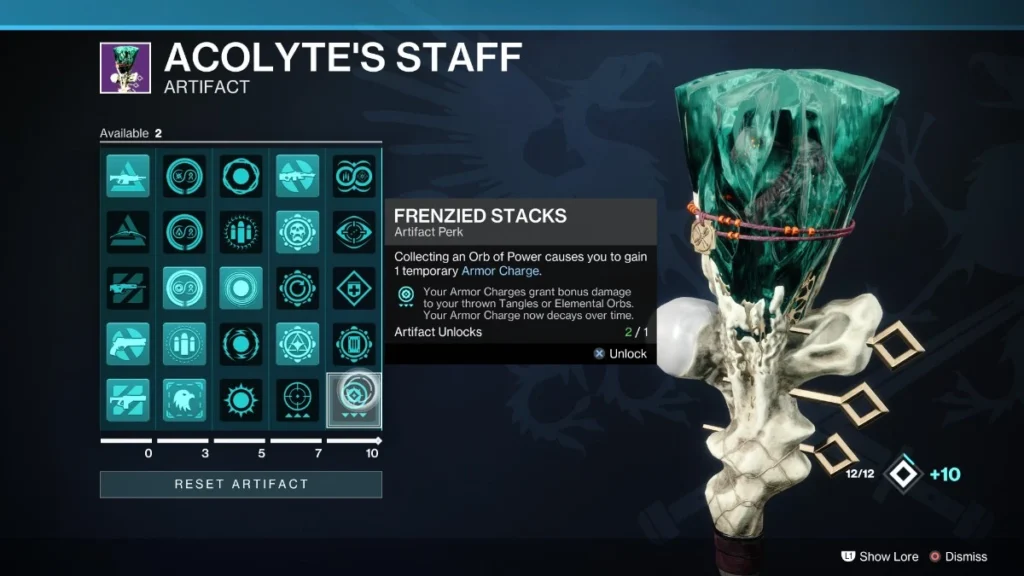Select the diamond shield cross perk

pos(353,288)
